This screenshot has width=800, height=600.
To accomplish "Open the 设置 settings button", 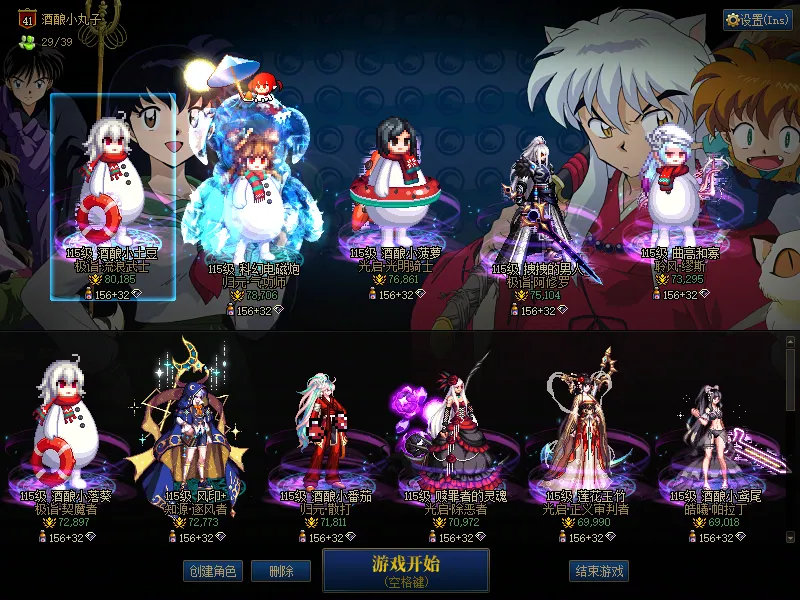I will (757, 19).
